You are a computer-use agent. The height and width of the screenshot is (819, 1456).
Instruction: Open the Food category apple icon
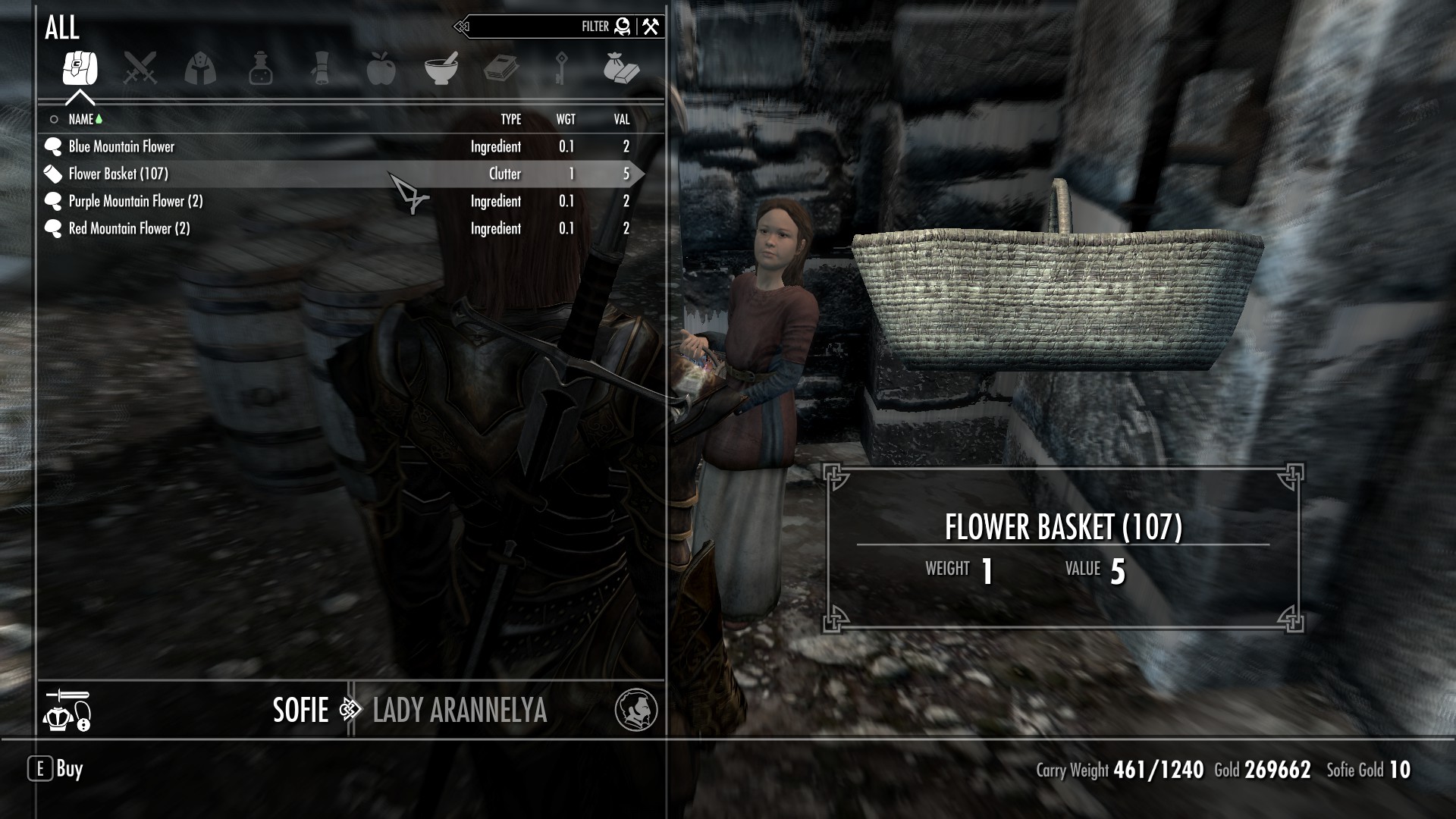(x=382, y=68)
